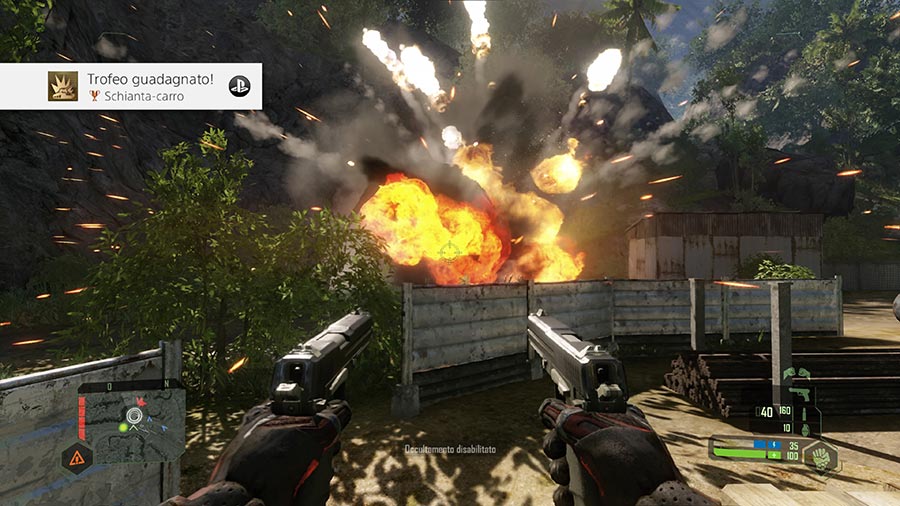Image resolution: width=900 pixels, height=506 pixels.
Task: Choose the fists weapon icon
Action: coord(796,375)
